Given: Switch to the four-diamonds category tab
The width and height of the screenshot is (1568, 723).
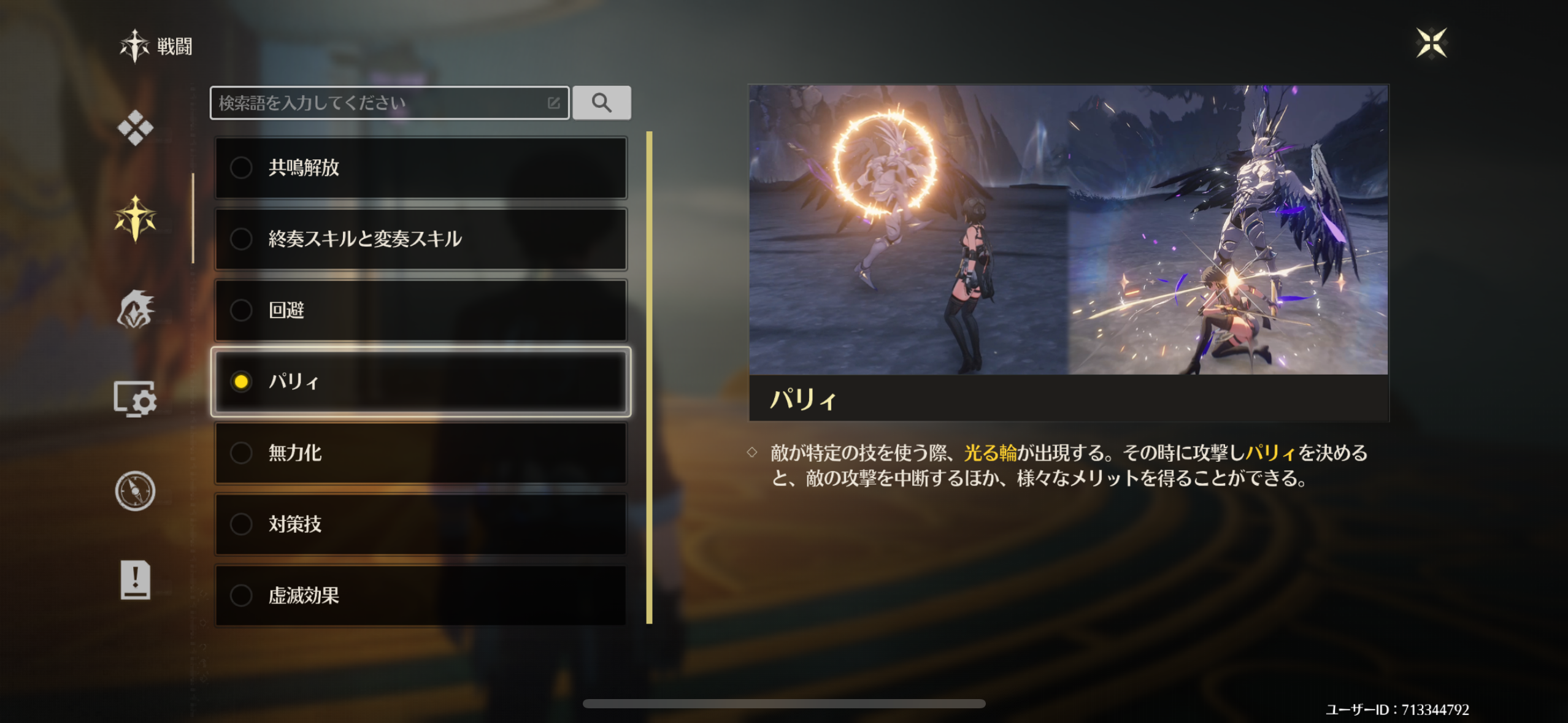Looking at the screenshot, I should click(135, 128).
